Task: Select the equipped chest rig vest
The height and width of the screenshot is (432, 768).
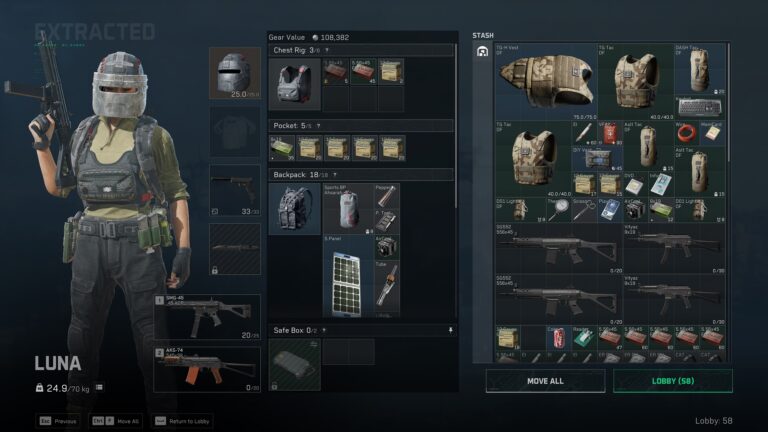Action: click(294, 84)
